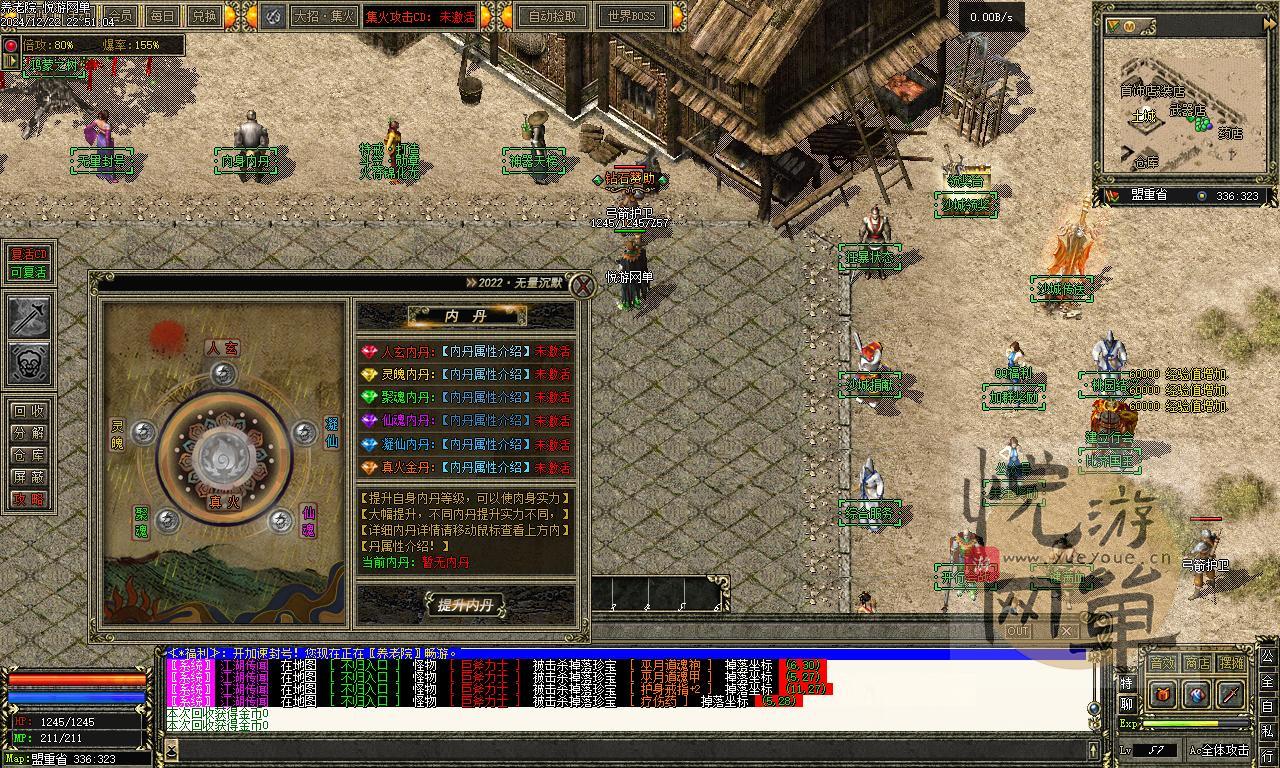Click the 回收 recycle button
This screenshot has height=768, width=1280.
tap(28, 411)
